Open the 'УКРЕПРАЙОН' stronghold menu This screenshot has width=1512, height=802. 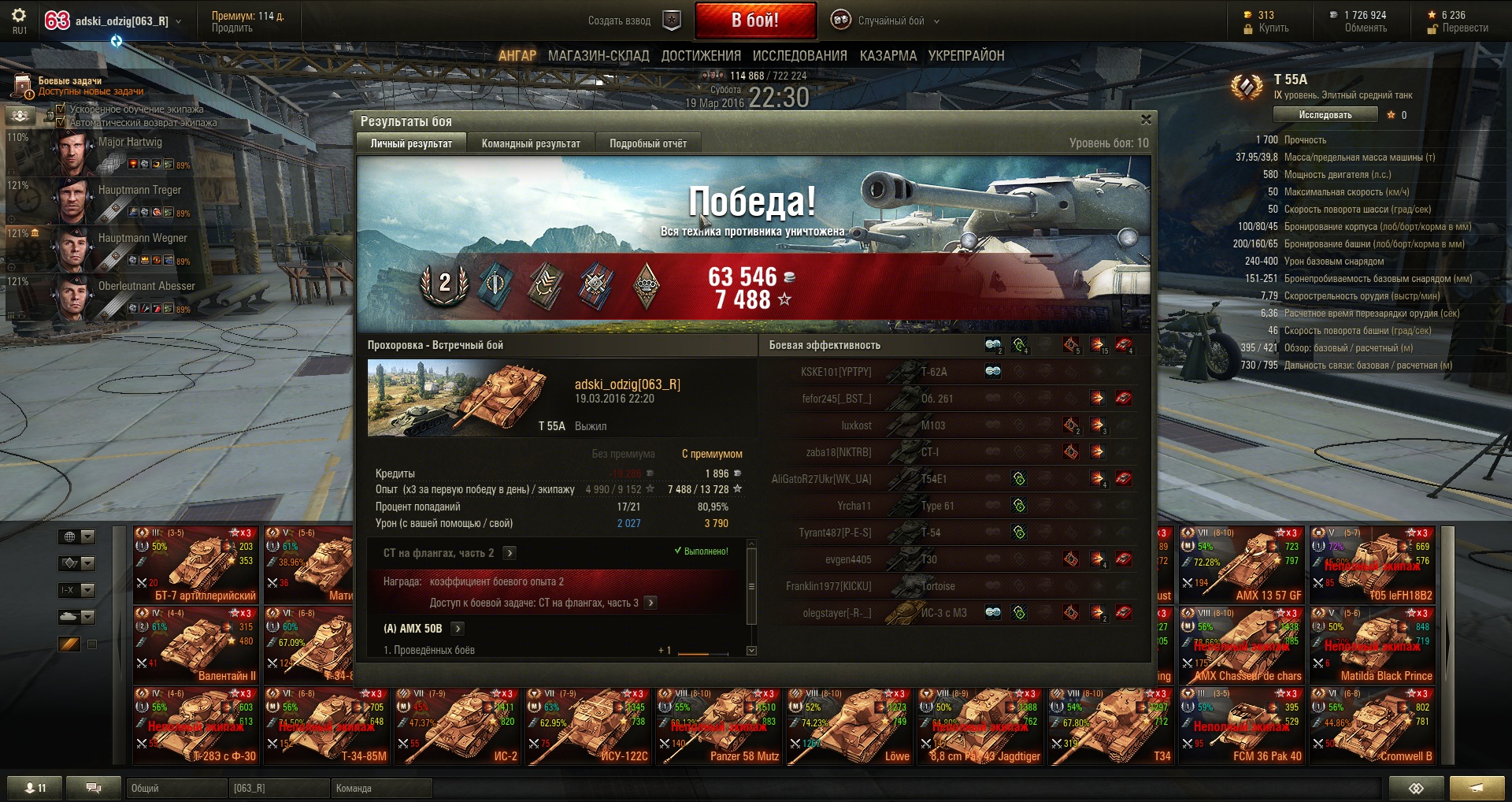click(x=965, y=56)
